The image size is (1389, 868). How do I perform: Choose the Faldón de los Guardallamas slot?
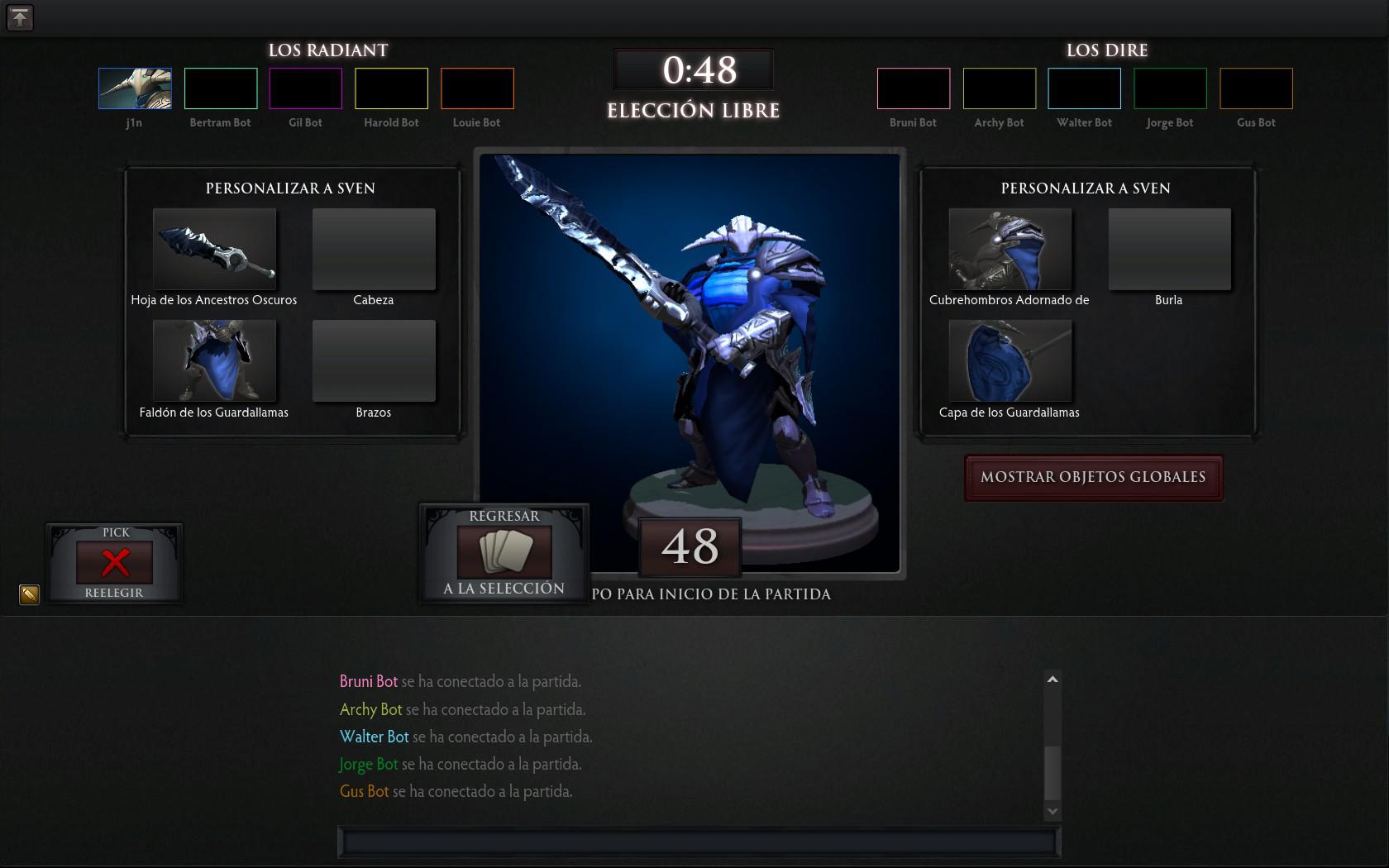tap(214, 360)
